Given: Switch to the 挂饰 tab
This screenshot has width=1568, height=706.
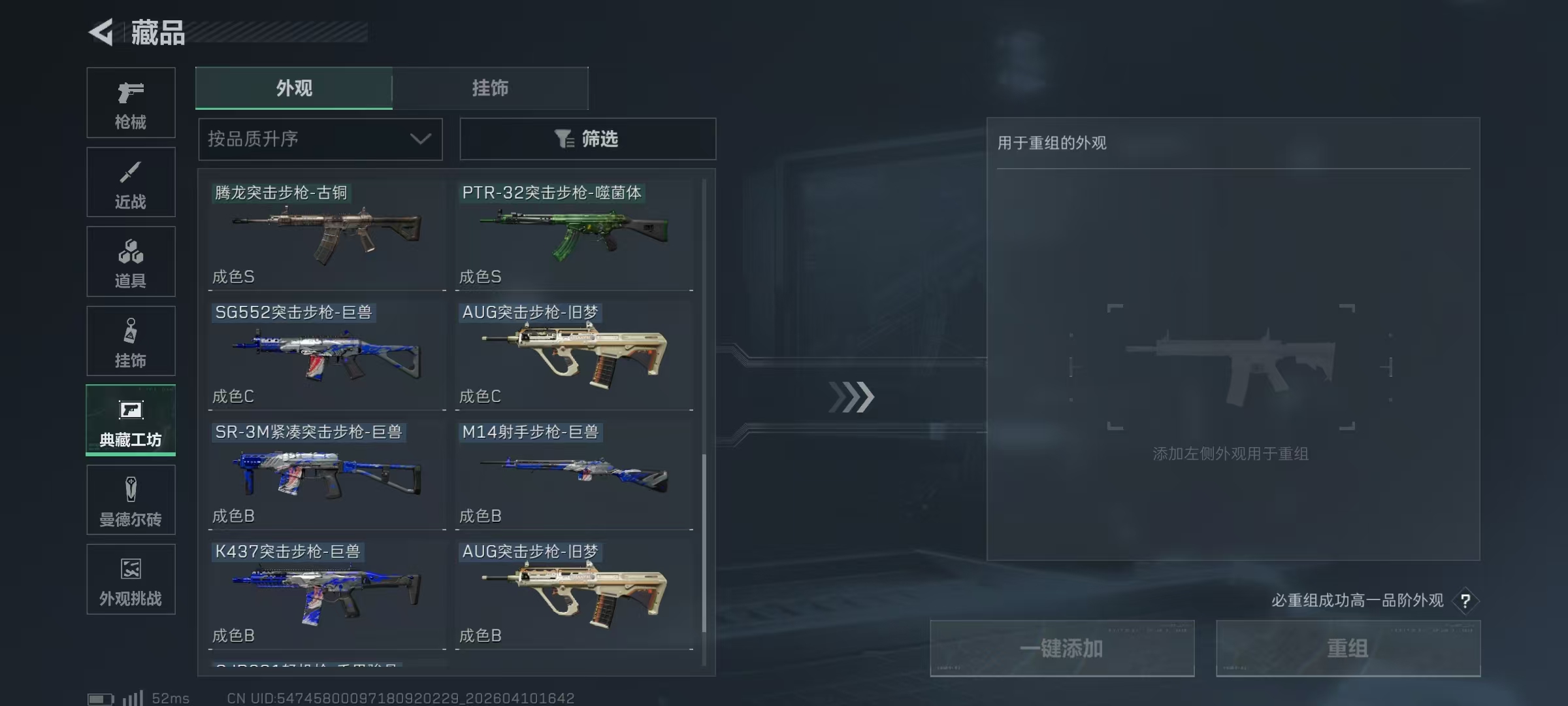Looking at the screenshot, I should (490, 88).
